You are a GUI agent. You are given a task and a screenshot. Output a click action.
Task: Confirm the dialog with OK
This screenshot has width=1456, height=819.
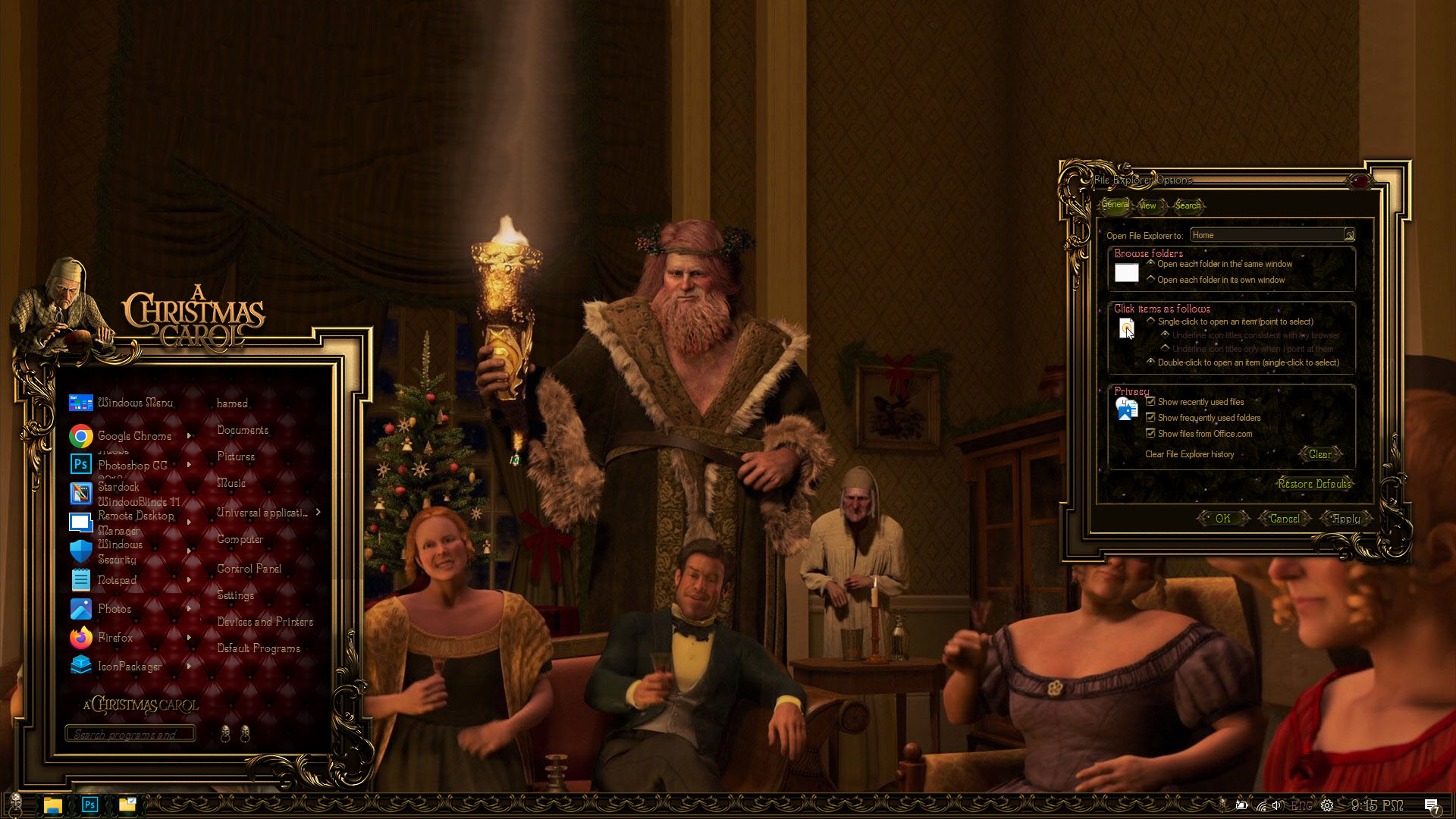(1222, 519)
